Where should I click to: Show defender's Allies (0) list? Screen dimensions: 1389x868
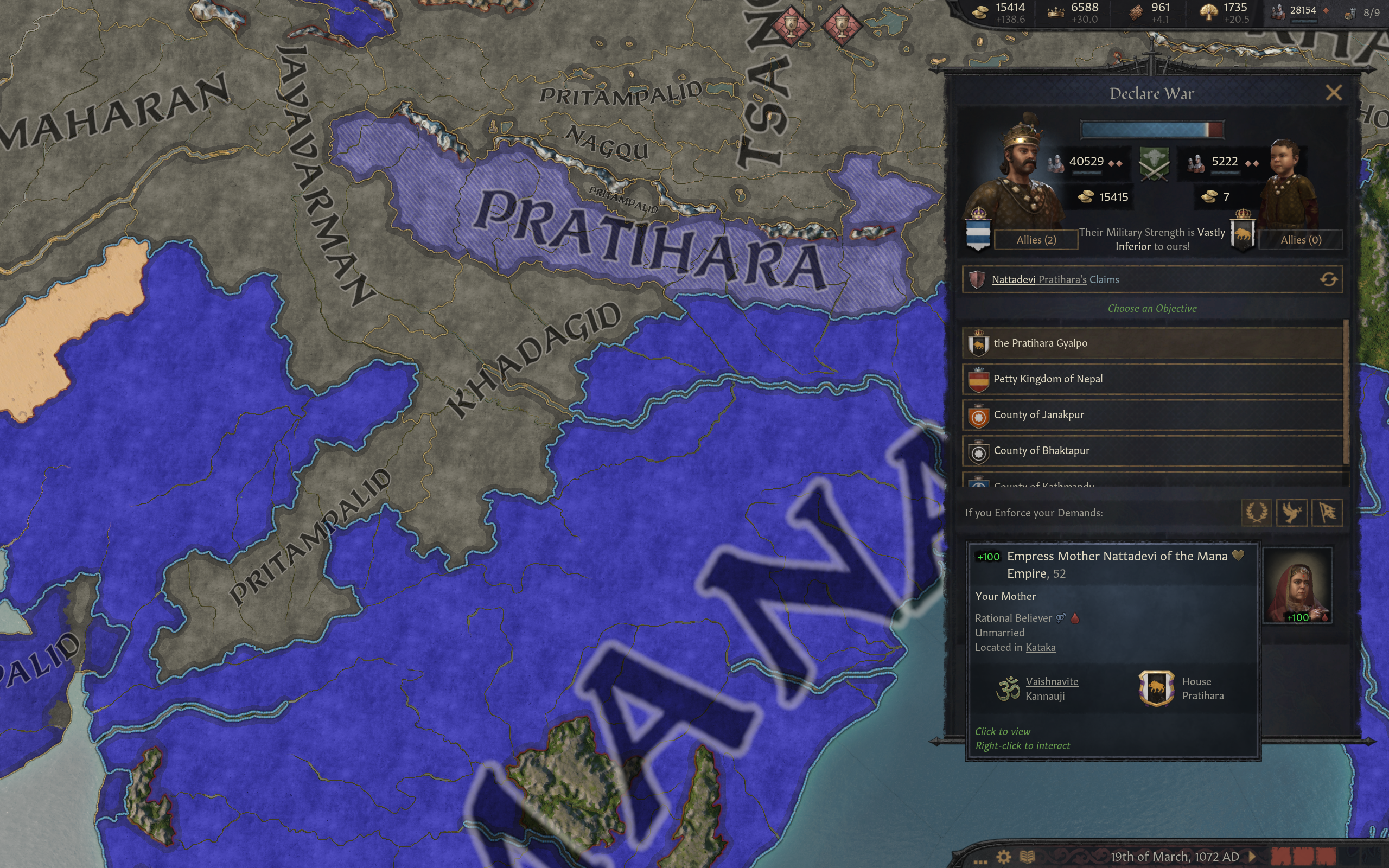(1300, 240)
